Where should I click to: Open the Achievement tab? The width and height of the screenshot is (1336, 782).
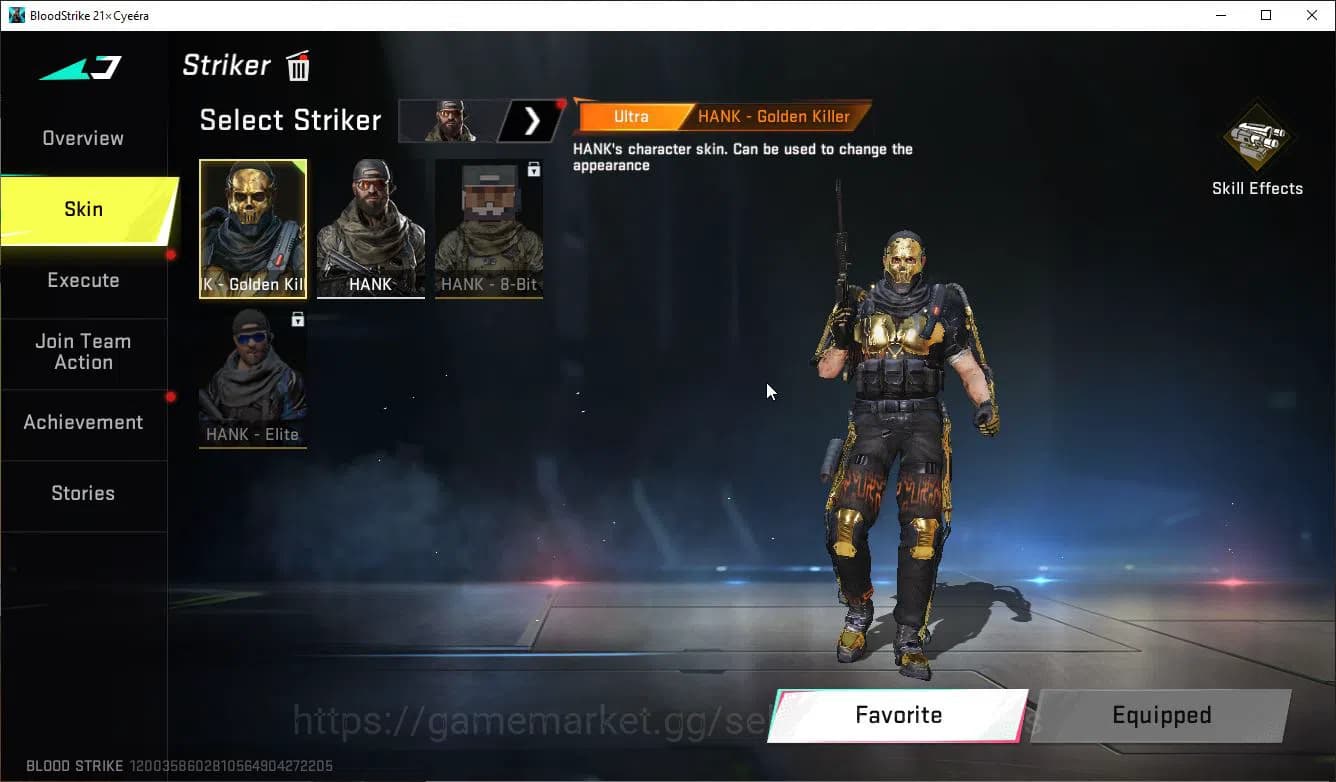[82, 422]
